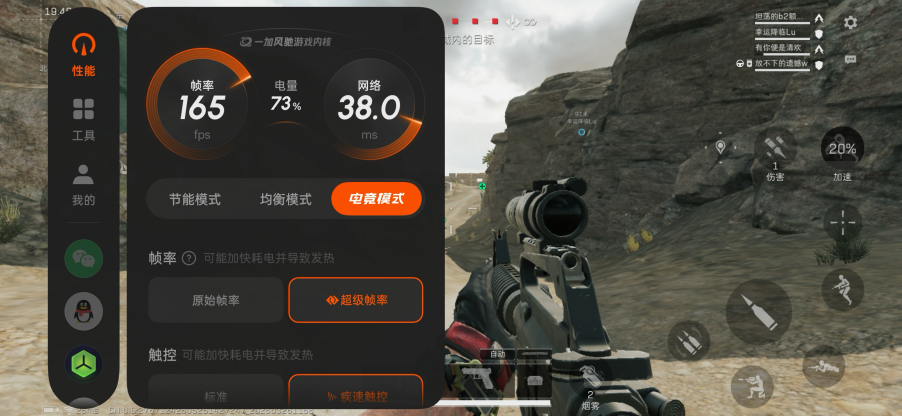The height and width of the screenshot is (416, 902).
Task: Launch WeChat from the sidebar
Action: click(x=83, y=258)
